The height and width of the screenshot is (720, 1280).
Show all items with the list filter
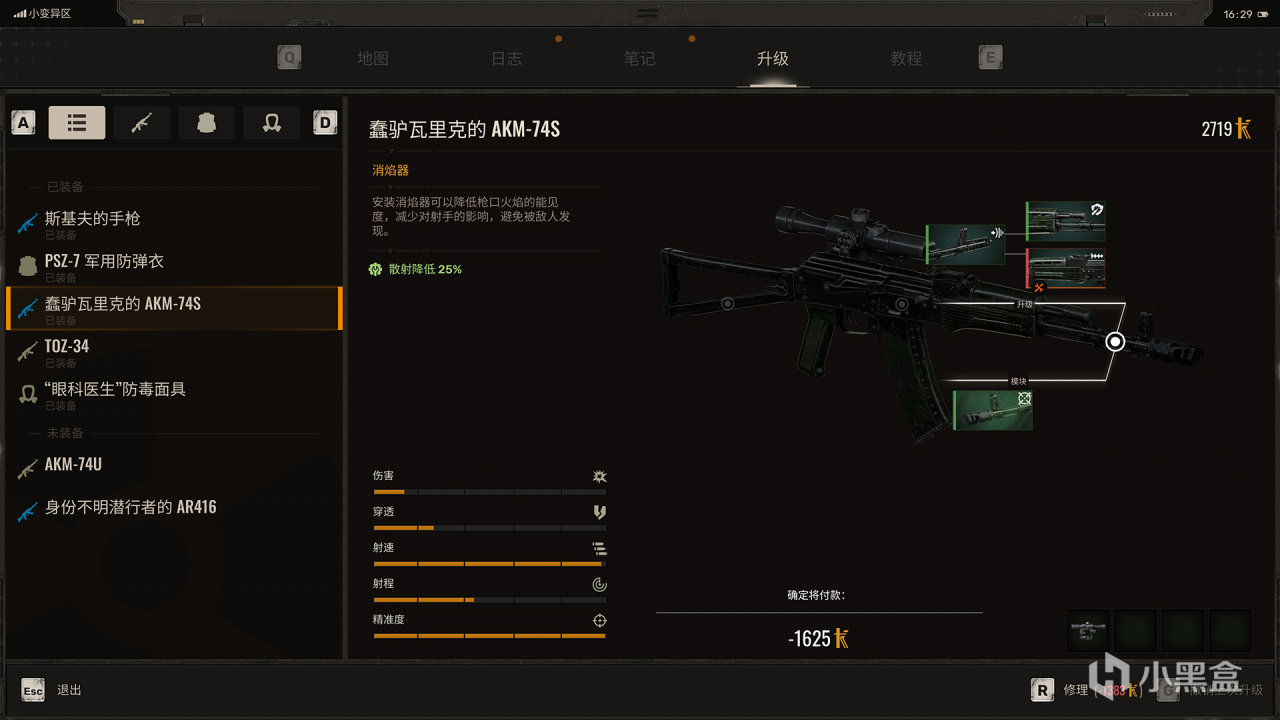77,123
